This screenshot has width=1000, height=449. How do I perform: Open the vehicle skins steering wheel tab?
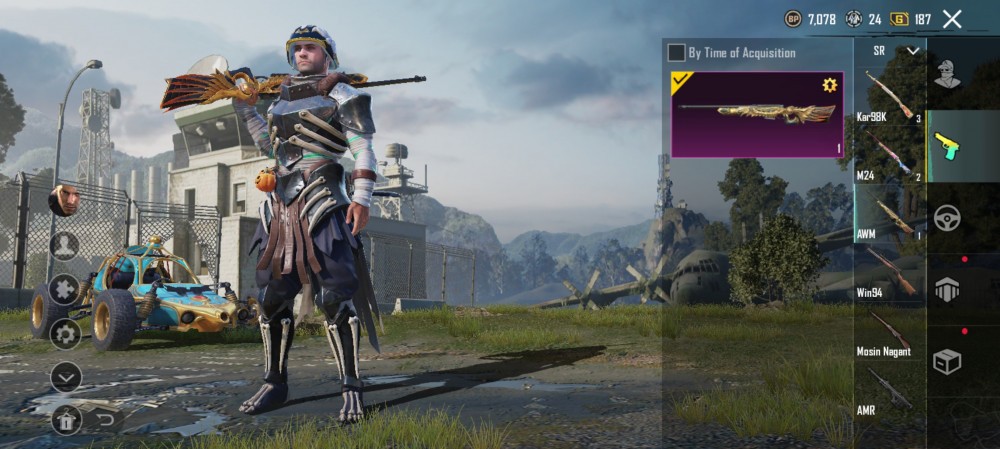pyautogui.click(x=946, y=218)
